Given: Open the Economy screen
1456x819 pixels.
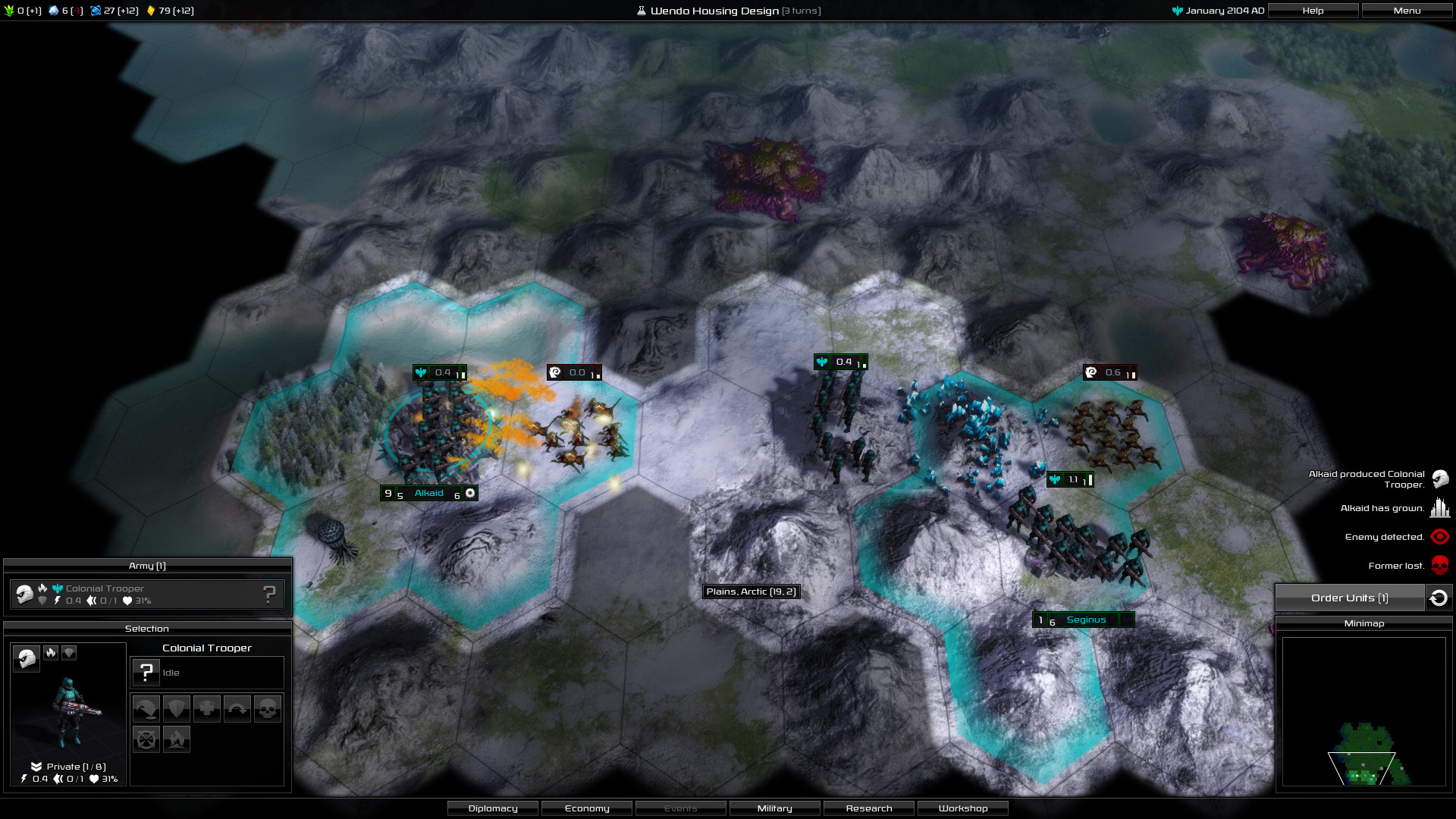Looking at the screenshot, I should point(587,808).
